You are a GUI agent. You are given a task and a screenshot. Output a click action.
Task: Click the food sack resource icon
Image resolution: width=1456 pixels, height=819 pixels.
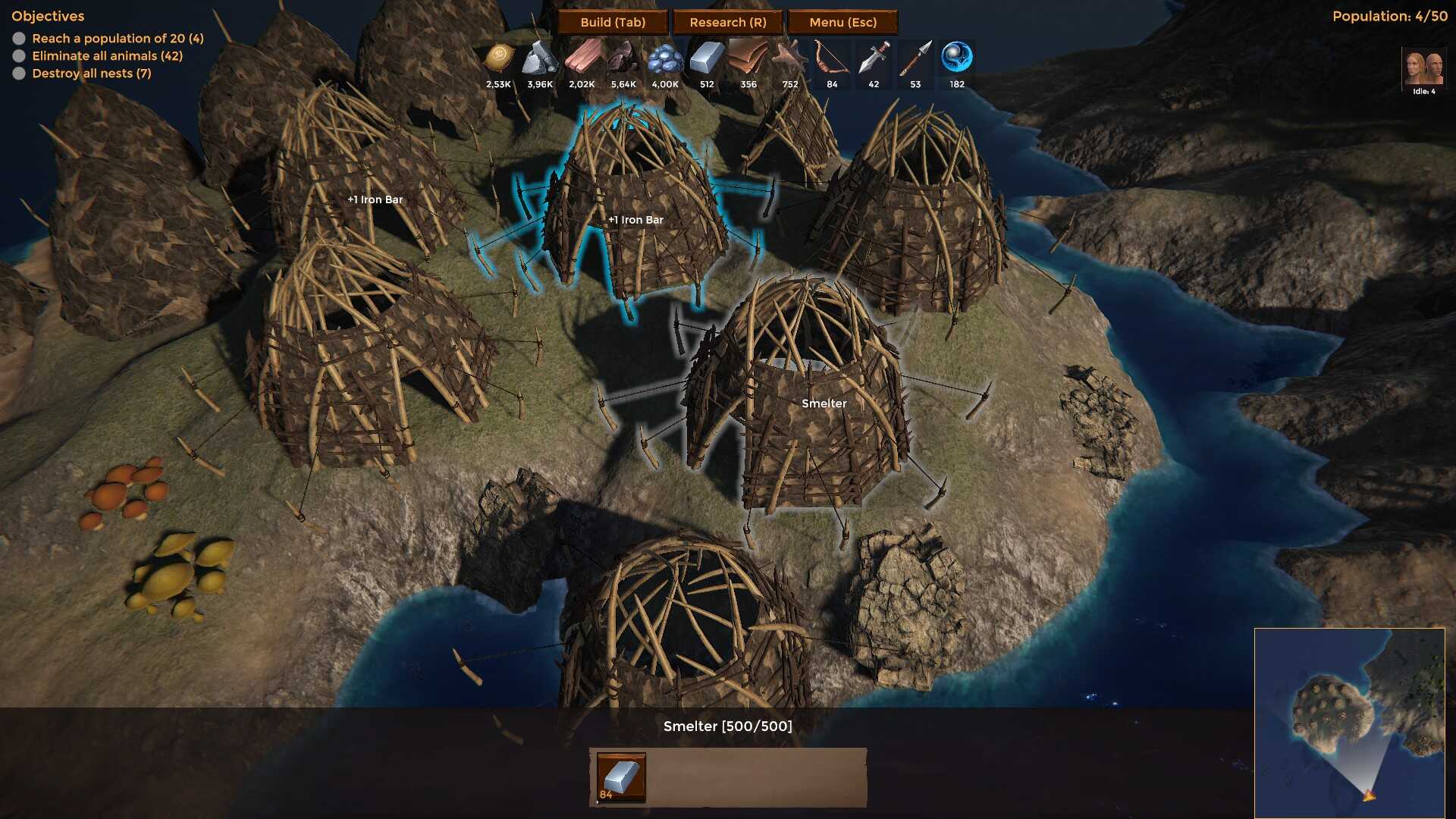click(x=499, y=58)
